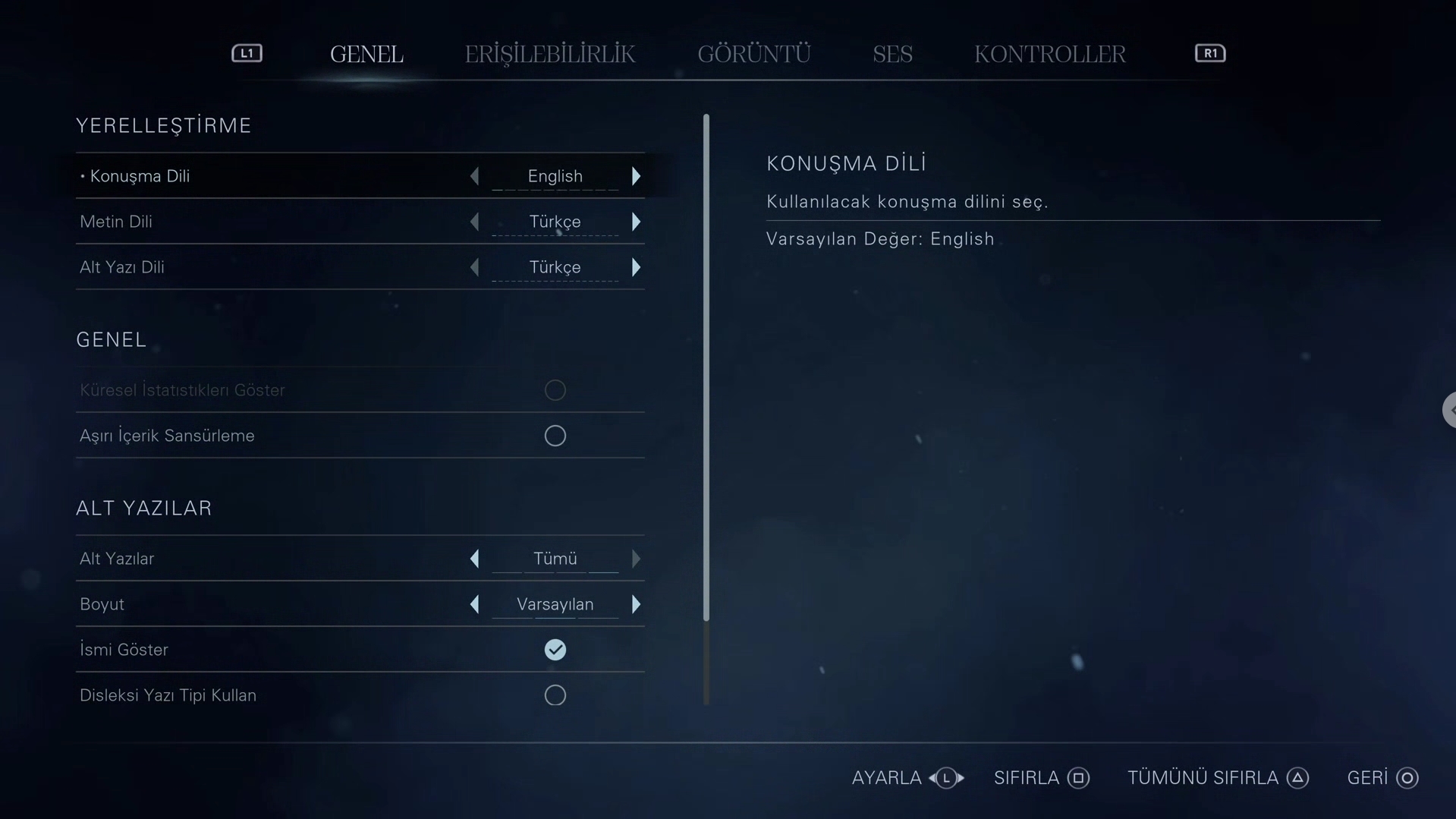Screen dimensions: 1456x819
Task: Uncheck the İsmi Göster option
Action: 555,650
